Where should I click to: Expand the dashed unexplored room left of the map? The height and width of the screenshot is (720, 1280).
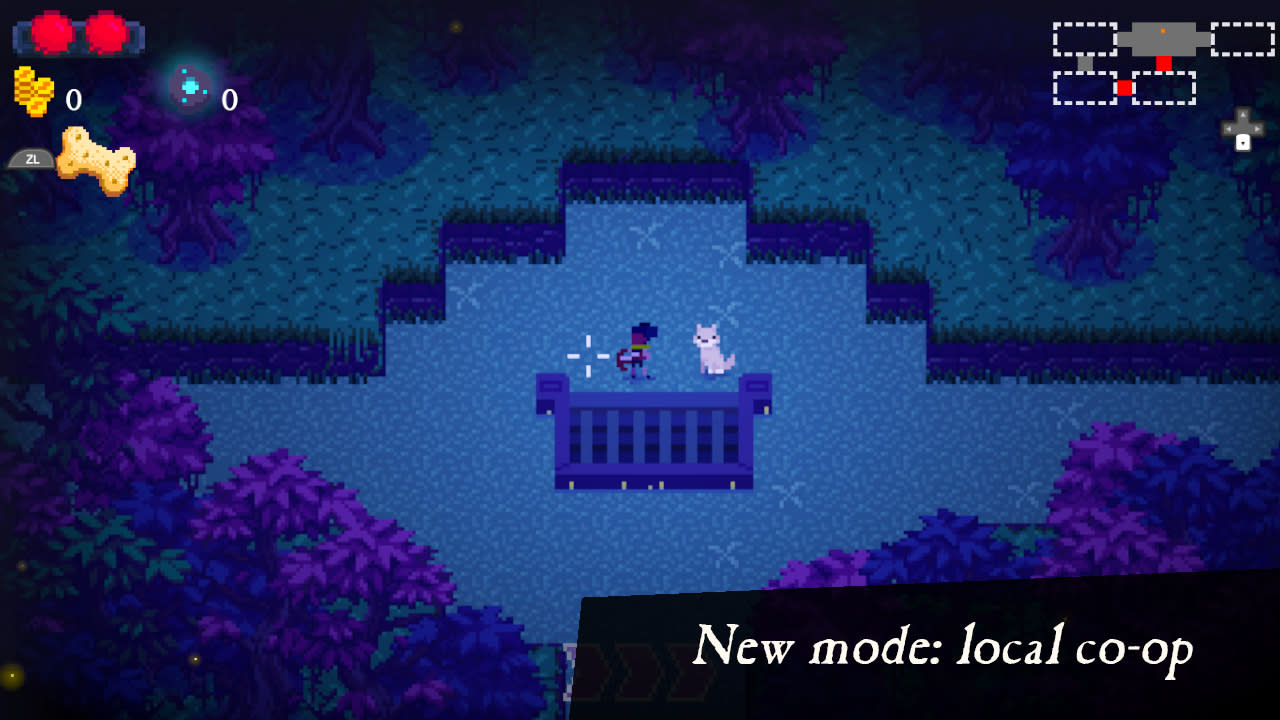(1085, 37)
